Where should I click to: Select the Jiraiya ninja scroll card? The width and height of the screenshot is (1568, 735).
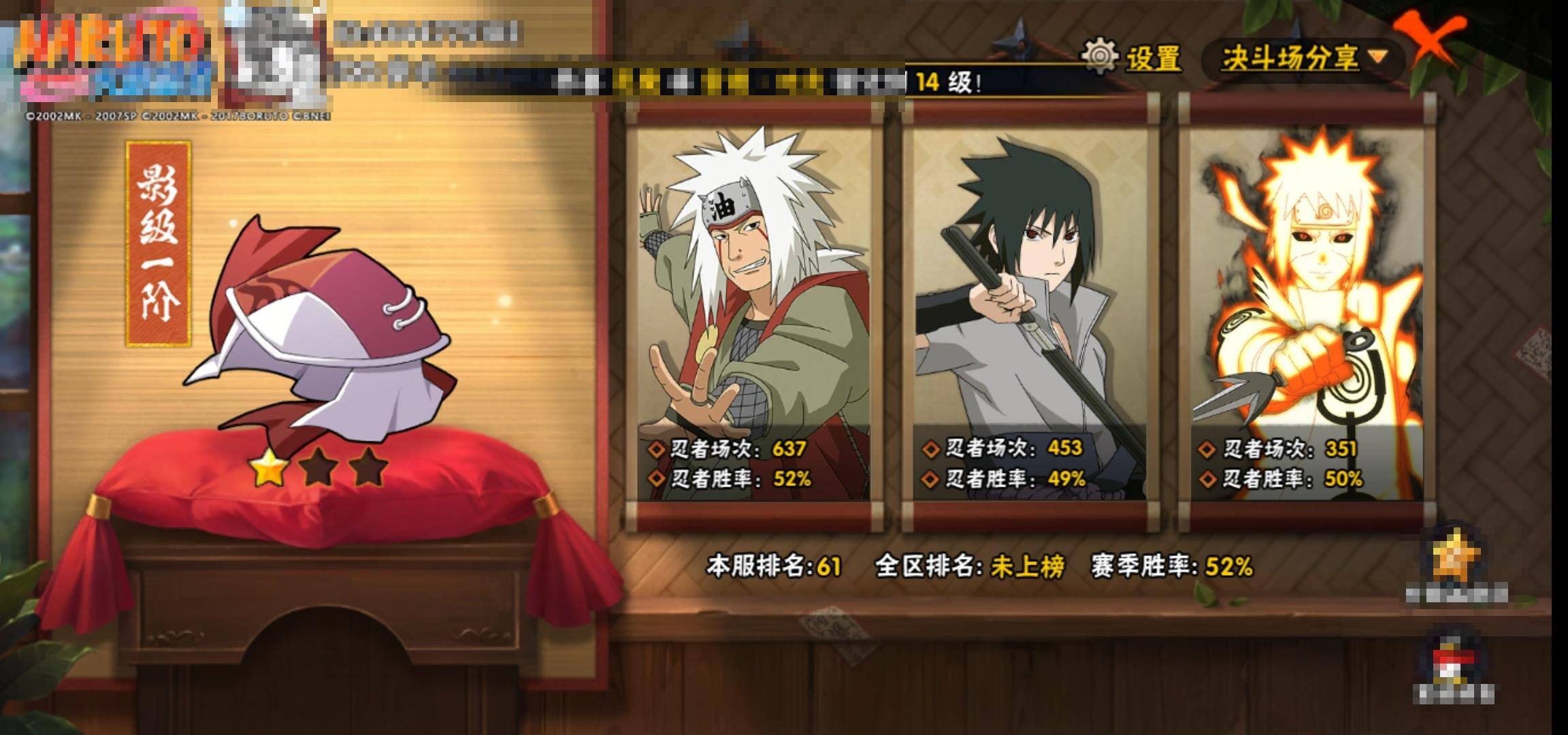tap(754, 313)
